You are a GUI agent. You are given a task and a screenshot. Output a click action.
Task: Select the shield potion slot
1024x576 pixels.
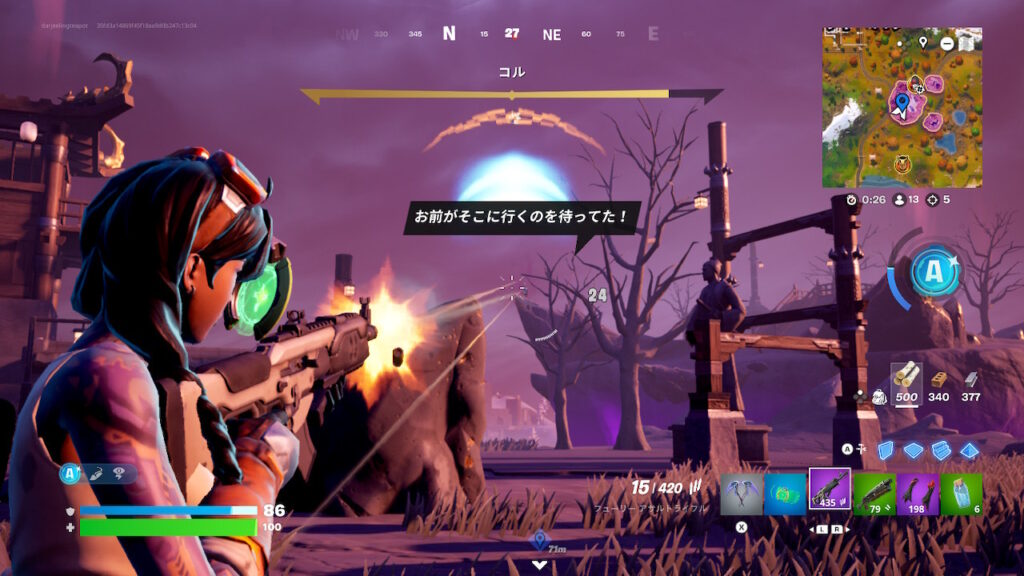click(961, 492)
